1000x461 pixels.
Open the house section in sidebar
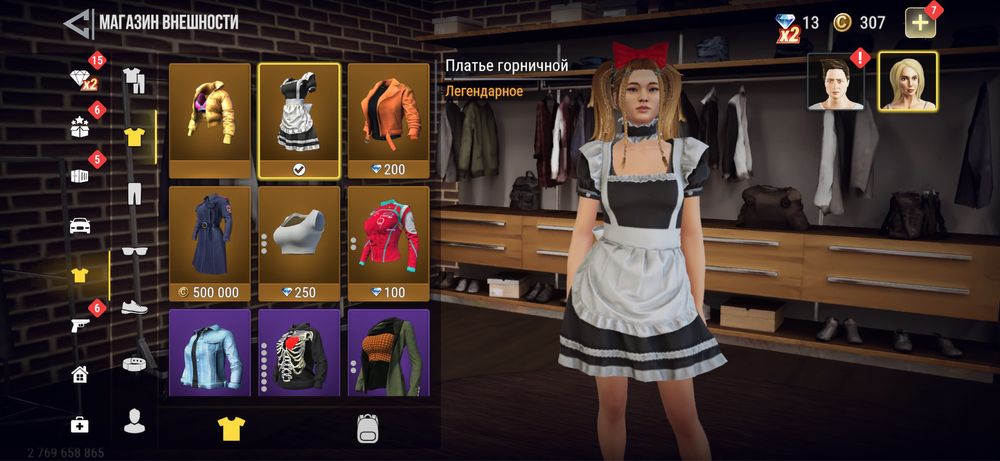point(80,374)
